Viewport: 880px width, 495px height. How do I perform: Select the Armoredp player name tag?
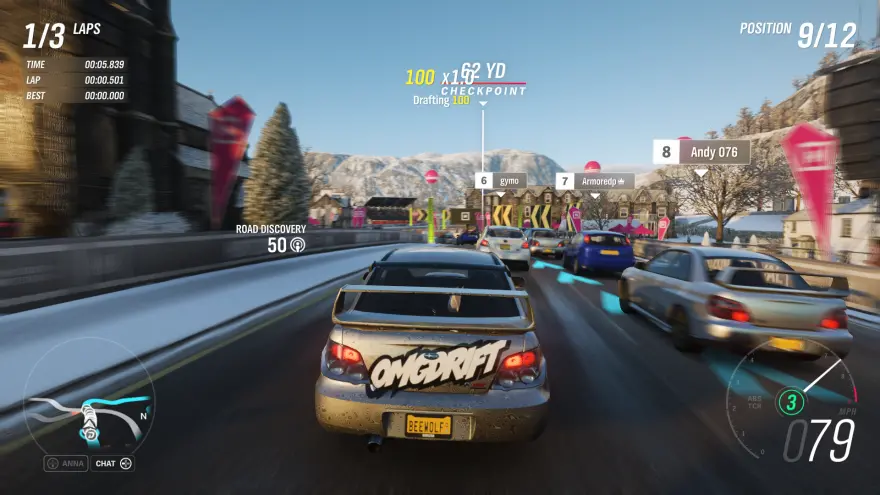click(595, 181)
